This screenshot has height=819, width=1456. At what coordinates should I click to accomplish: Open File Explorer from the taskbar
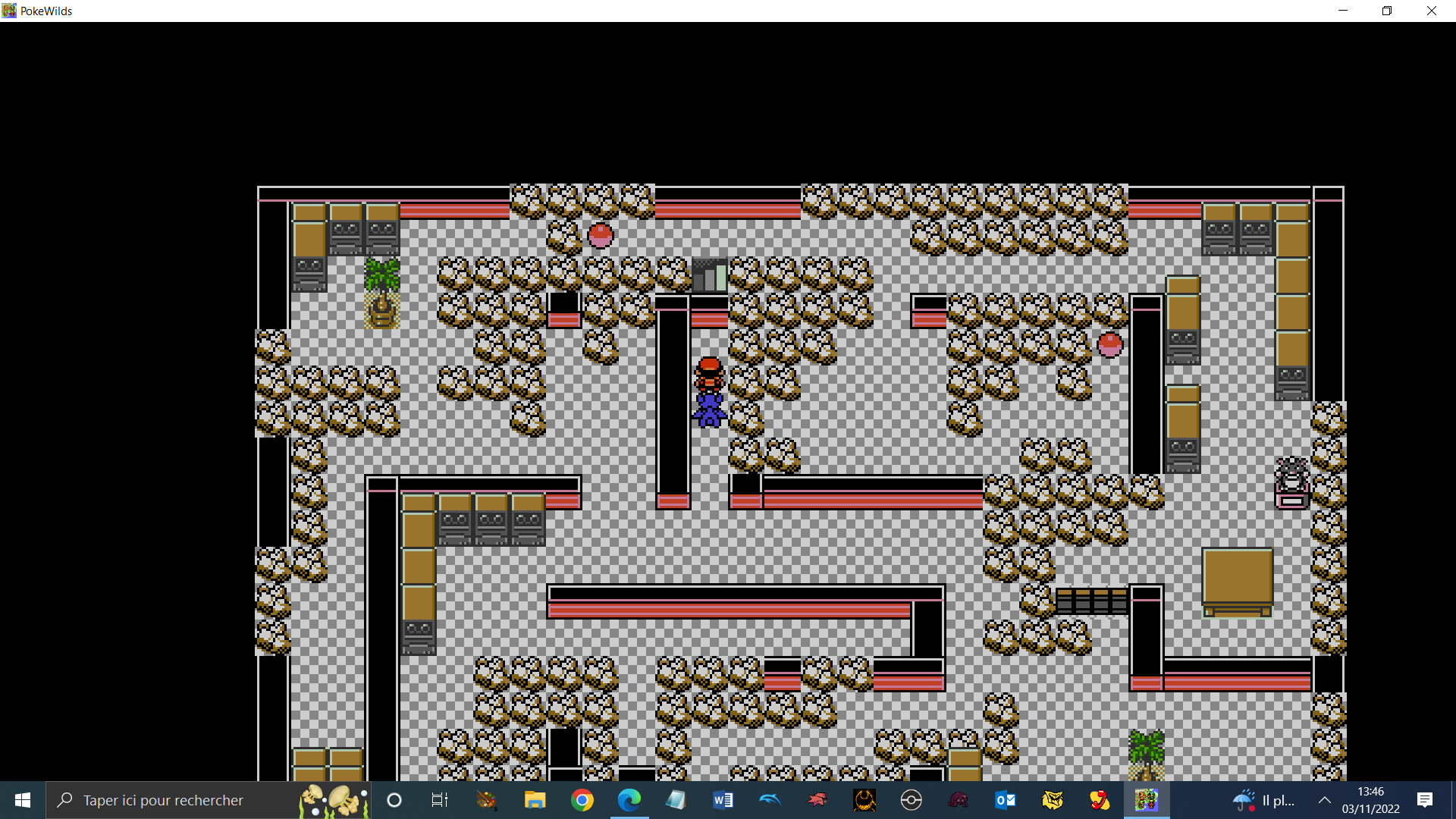(535, 800)
